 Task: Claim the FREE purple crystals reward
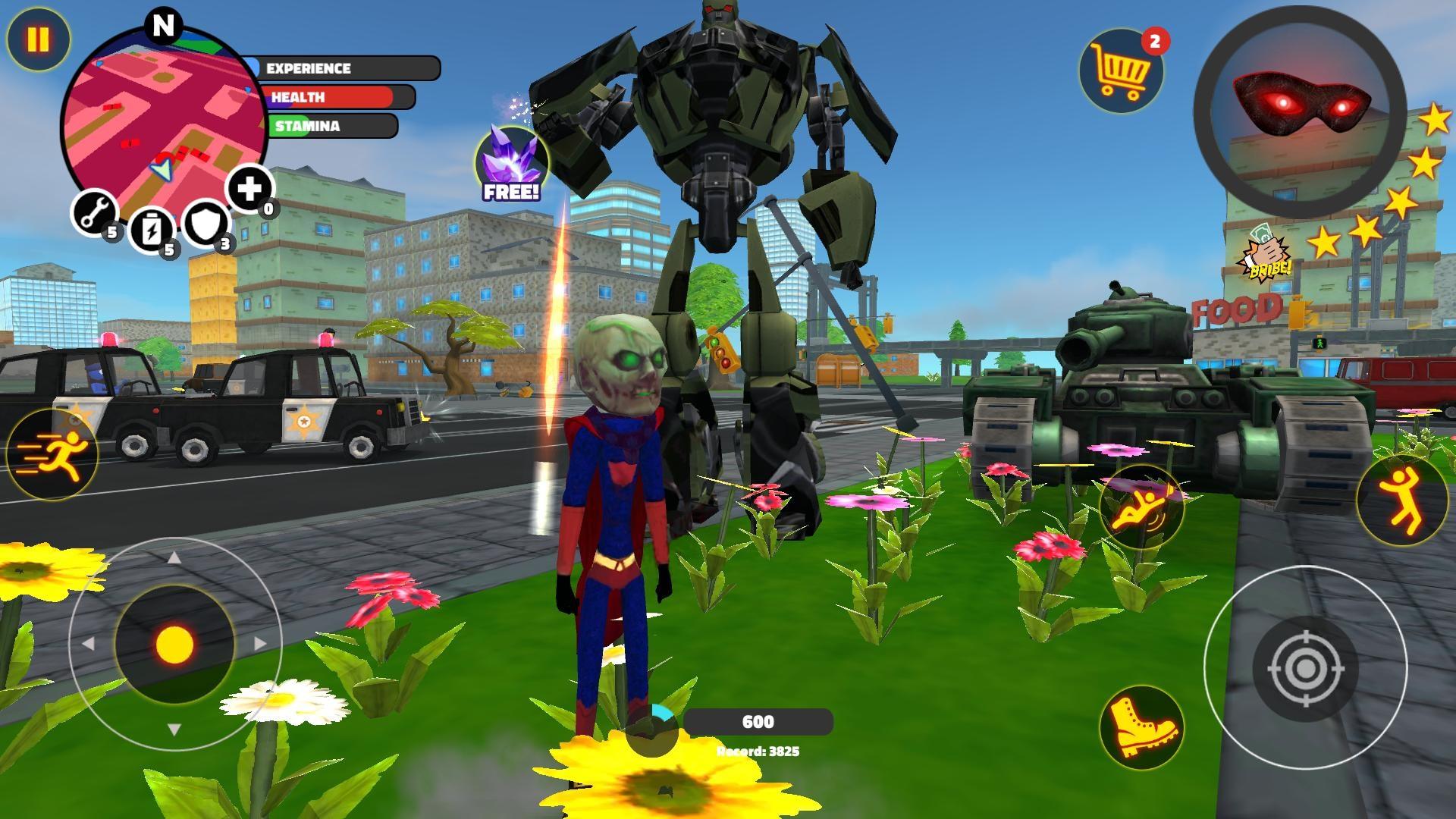tap(512, 155)
